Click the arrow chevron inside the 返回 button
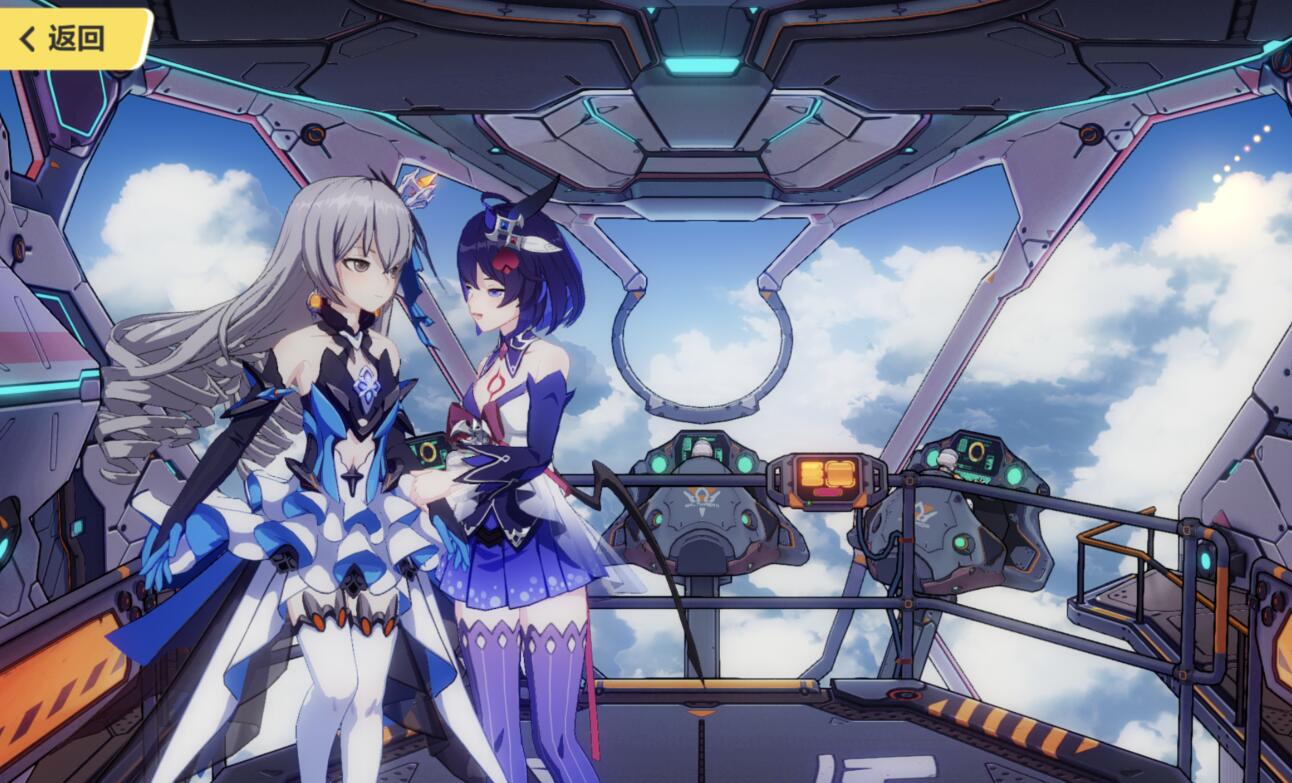The width and height of the screenshot is (1292, 783). coord(26,38)
